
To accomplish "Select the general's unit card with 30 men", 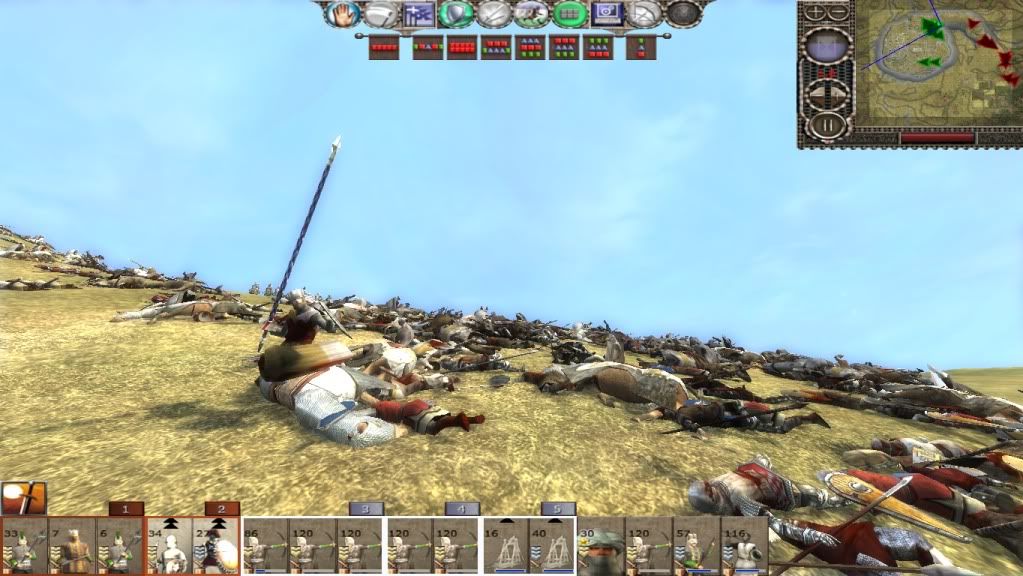I will [x=601, y=546].
